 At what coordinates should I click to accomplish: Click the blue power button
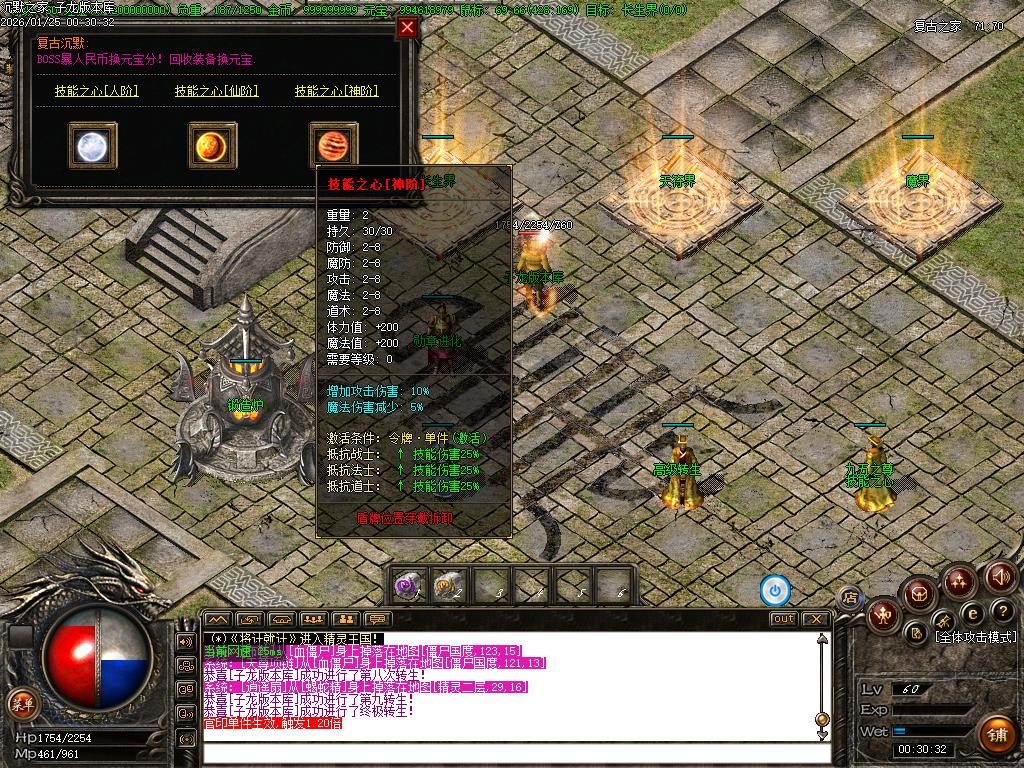(775, 590)
